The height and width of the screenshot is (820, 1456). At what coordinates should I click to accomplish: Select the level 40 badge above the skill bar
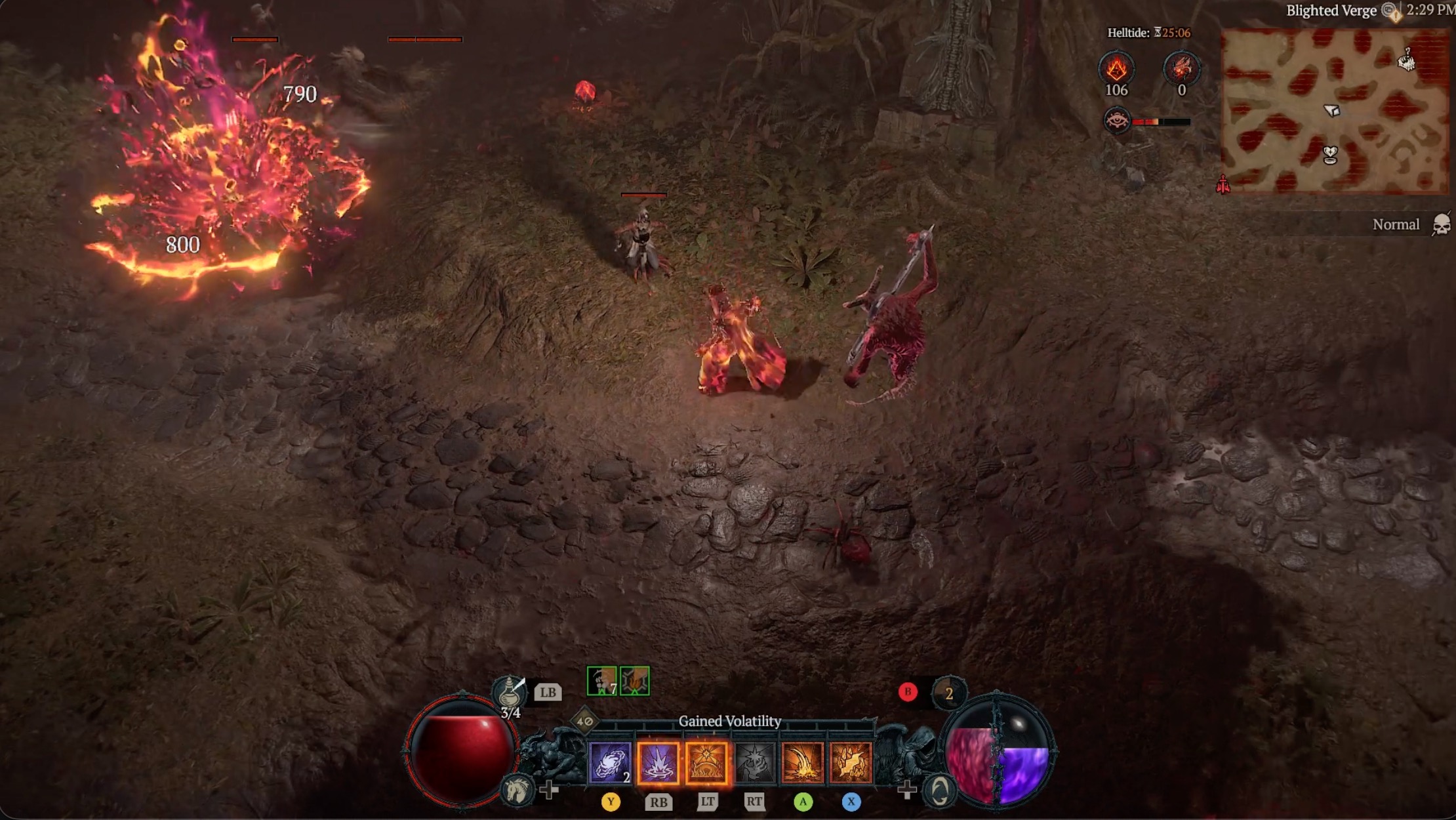tap(584, 721)
